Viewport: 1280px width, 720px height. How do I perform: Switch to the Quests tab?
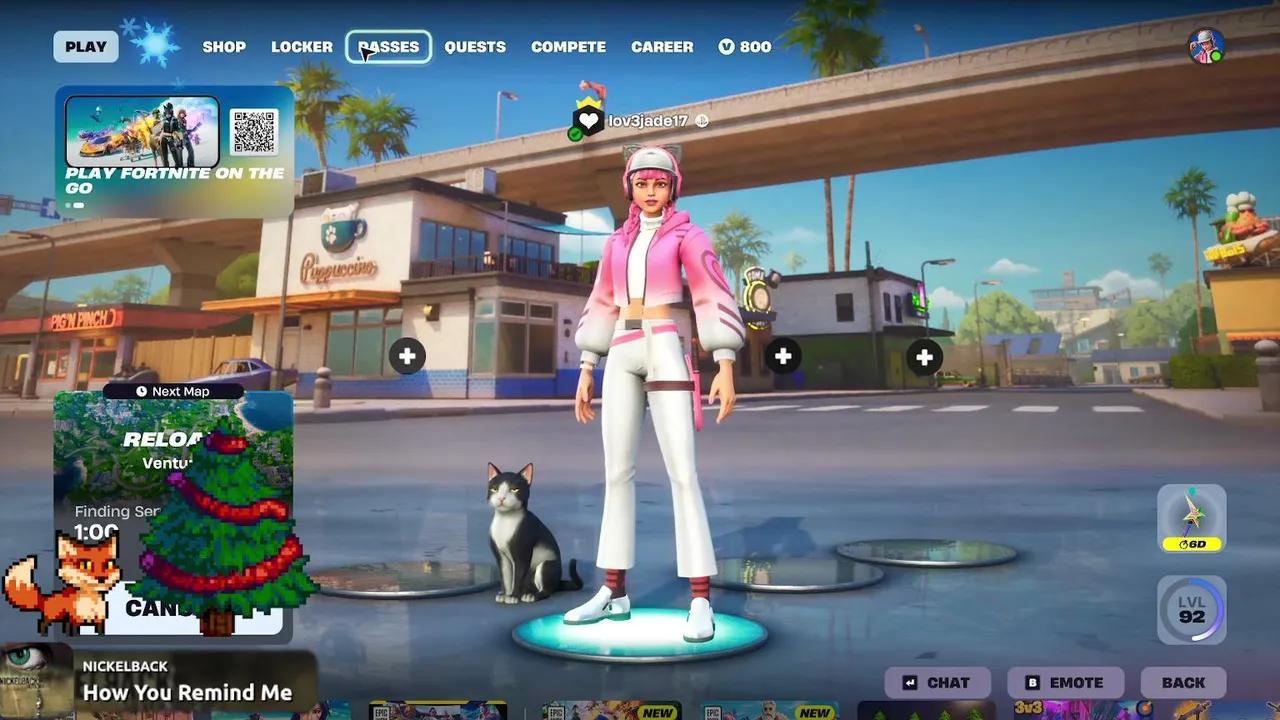point(475,47)
